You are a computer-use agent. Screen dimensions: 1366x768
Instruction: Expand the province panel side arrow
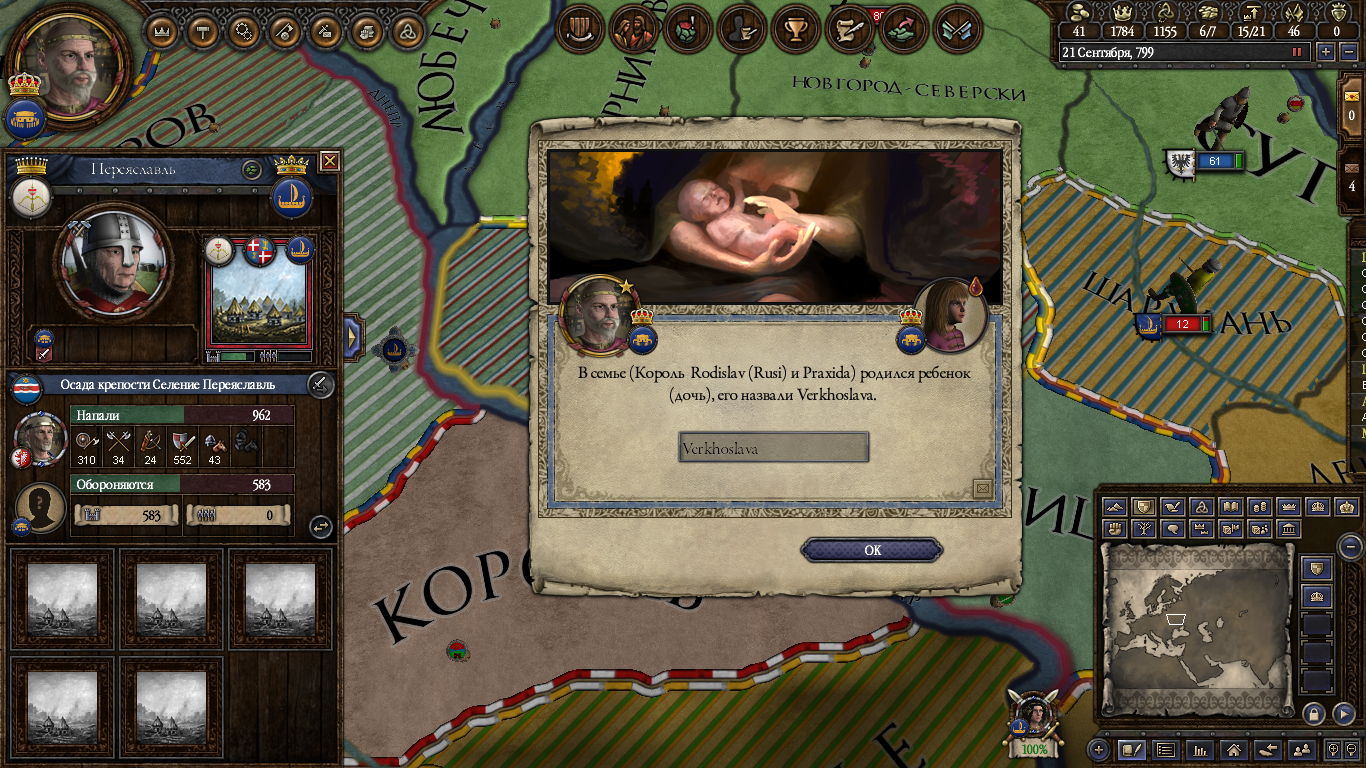(352, 337)
